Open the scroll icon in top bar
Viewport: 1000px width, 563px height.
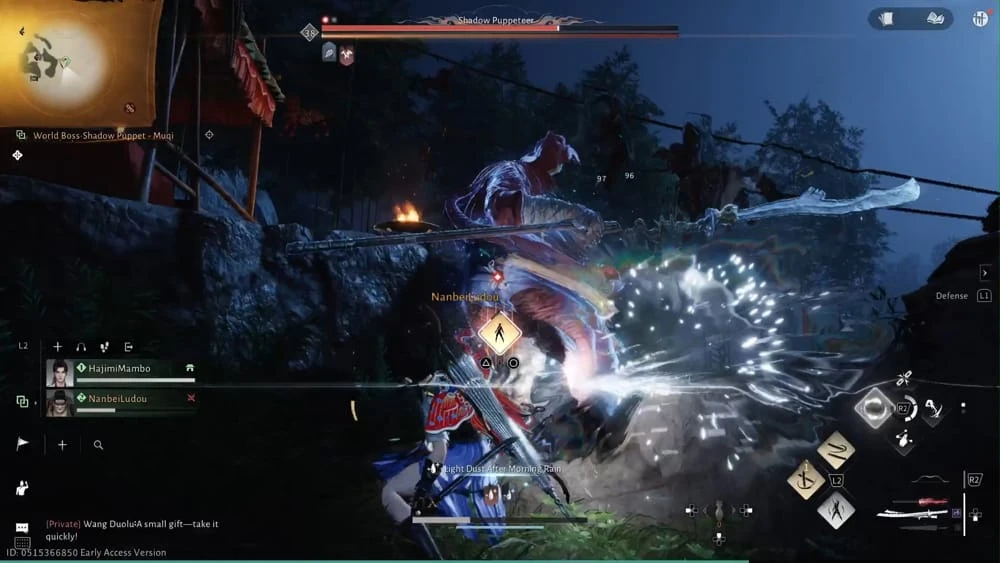(885, 18)
